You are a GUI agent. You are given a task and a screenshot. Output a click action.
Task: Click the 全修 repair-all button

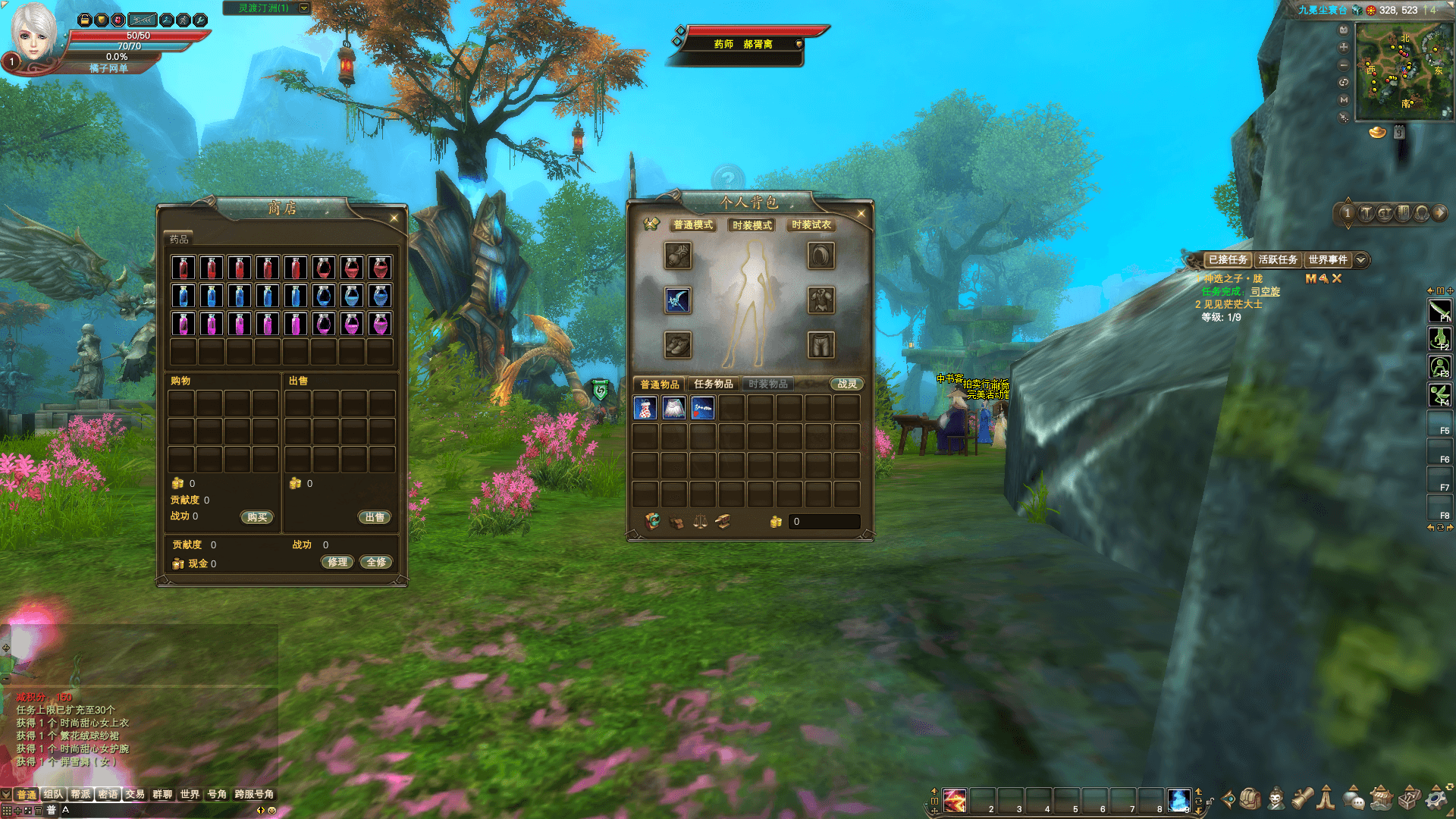click(x=376, y=562)
